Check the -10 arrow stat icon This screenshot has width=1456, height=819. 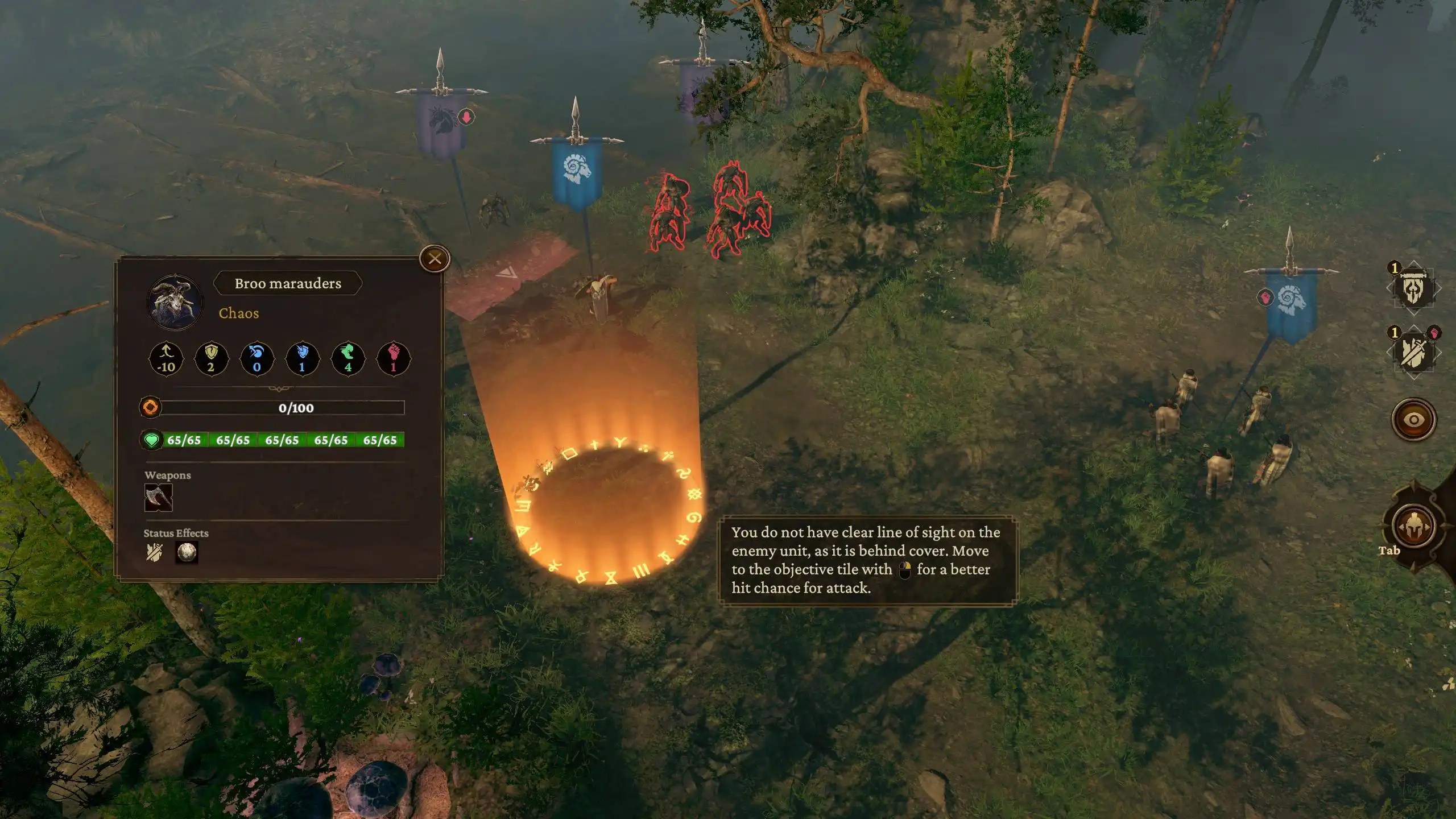coord(166,359)
